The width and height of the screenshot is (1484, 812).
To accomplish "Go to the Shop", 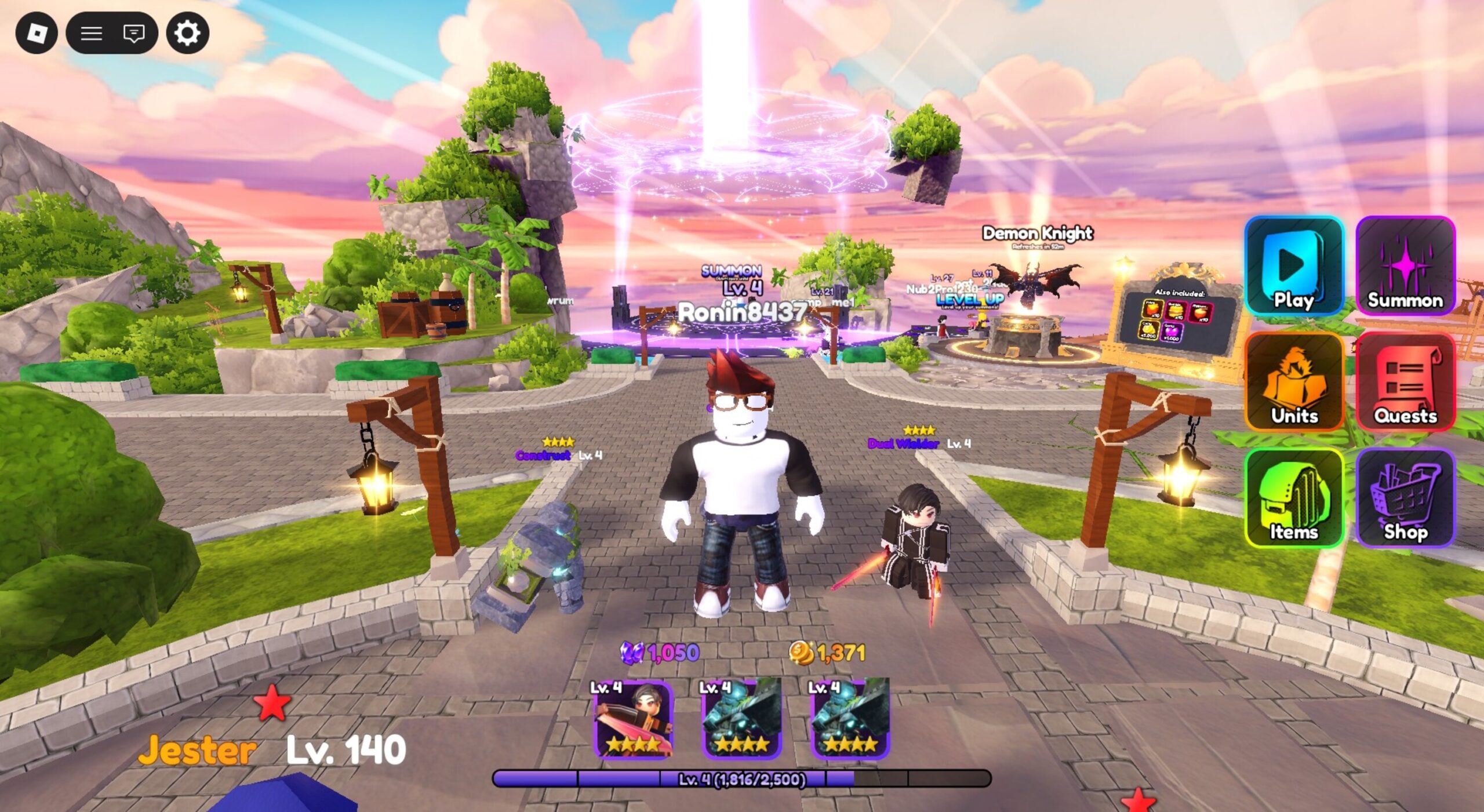I will tap(1405, 498).
